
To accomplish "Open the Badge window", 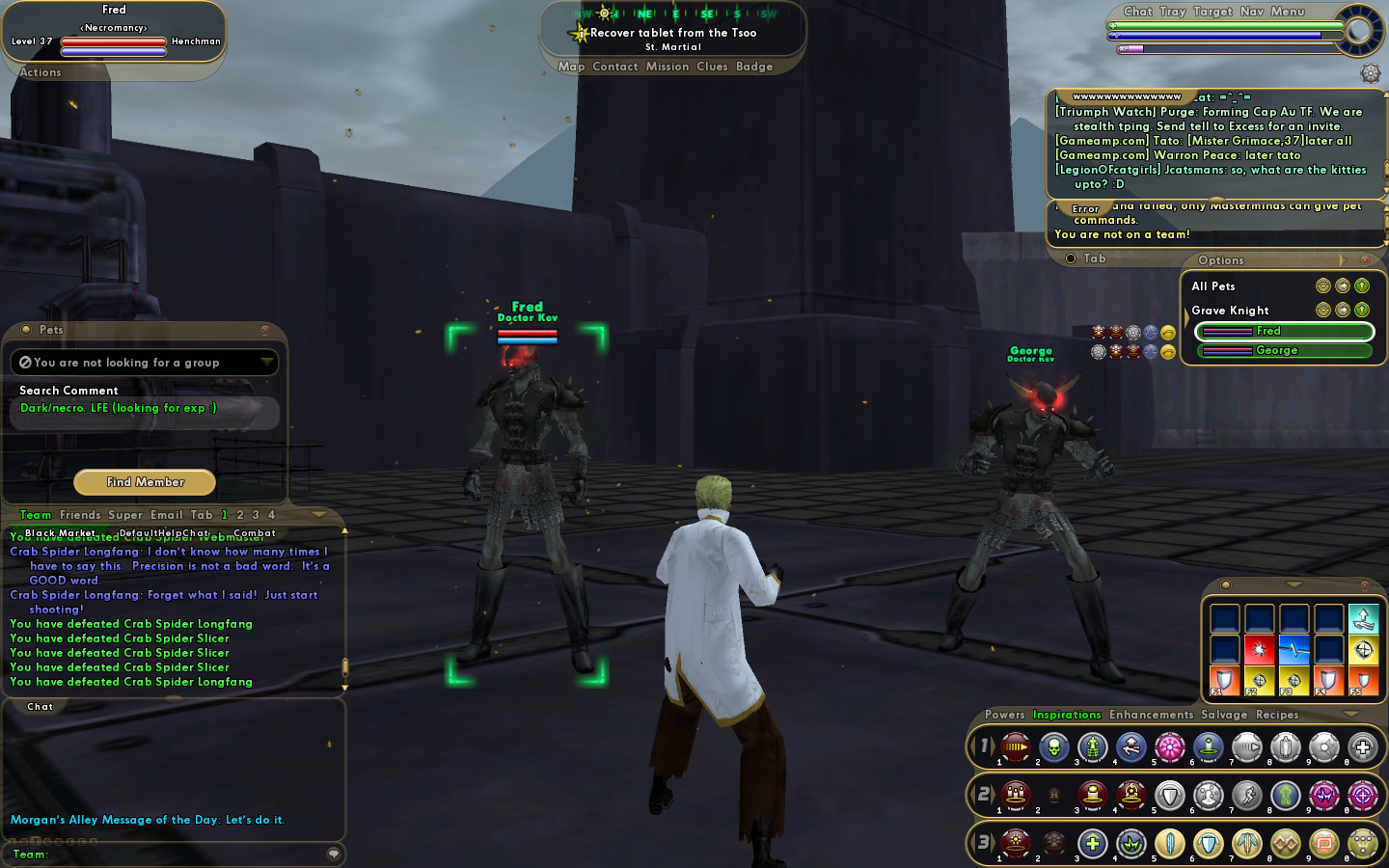I will [x=754, y=67].
